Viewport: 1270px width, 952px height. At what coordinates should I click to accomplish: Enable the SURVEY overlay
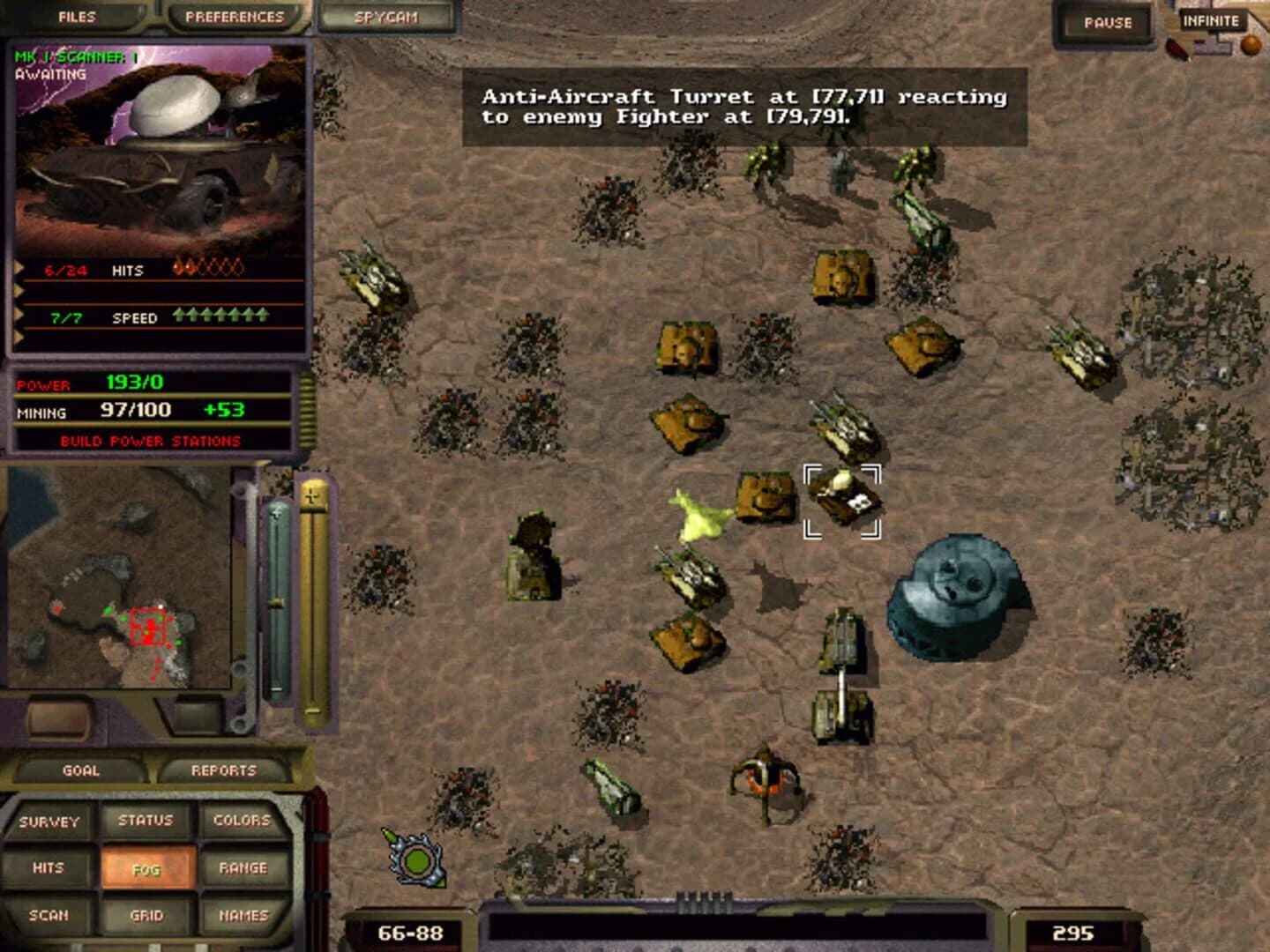pos(49,820)
